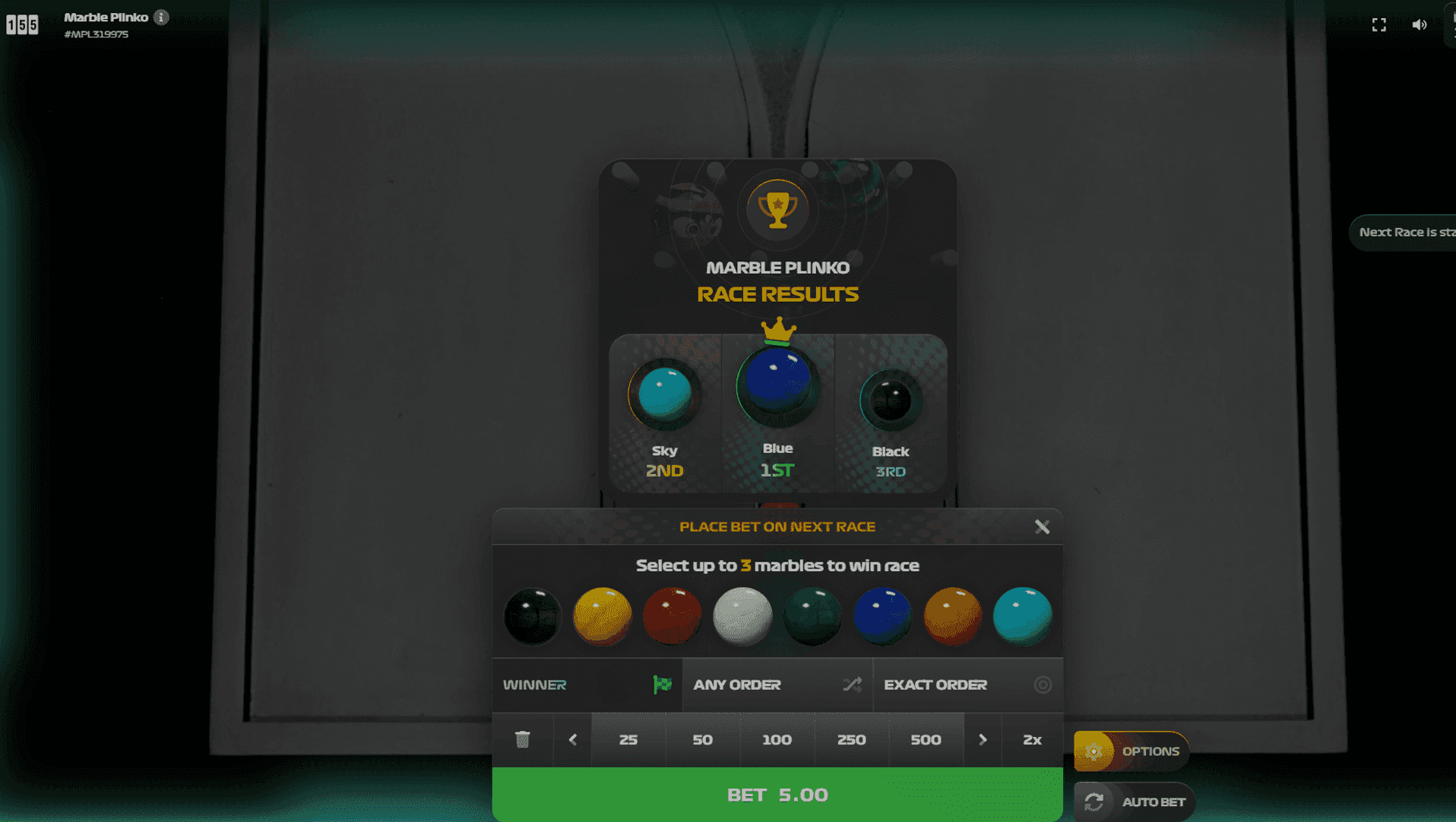Show more bet amounts with right chevron

pyautogui.click(x=983, y=739)
